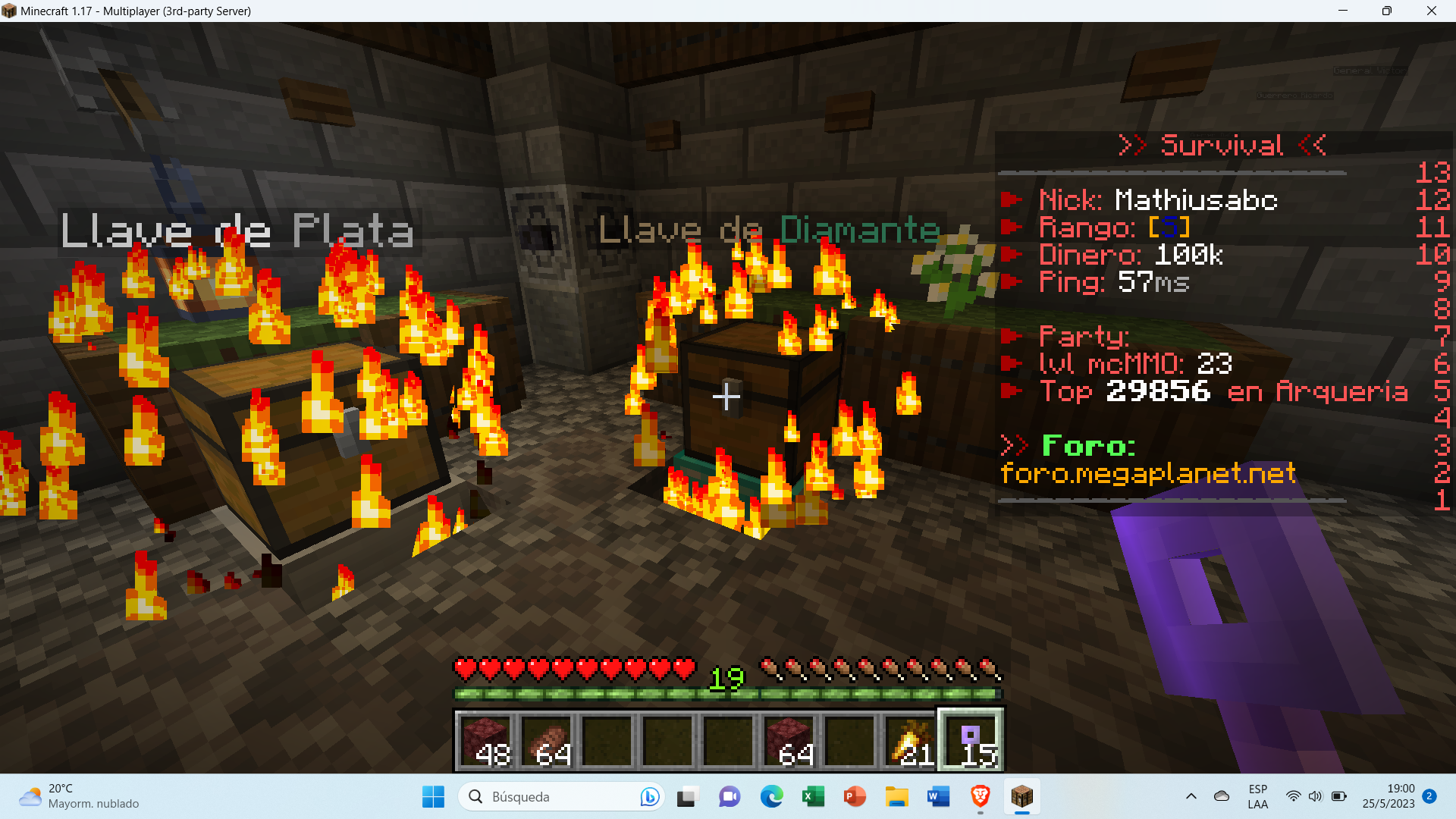Select the meat stack of 64
This screenshot has height=819, width=1456.
point(546,740)
